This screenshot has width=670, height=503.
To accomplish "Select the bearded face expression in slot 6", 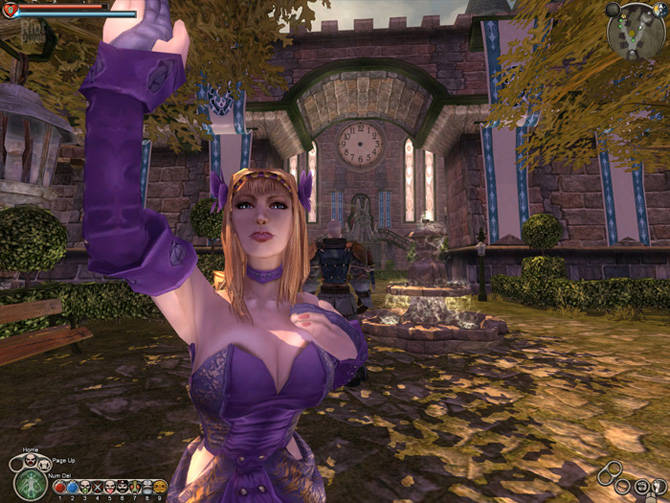I will pyautogui.click(x=123, y=487).
